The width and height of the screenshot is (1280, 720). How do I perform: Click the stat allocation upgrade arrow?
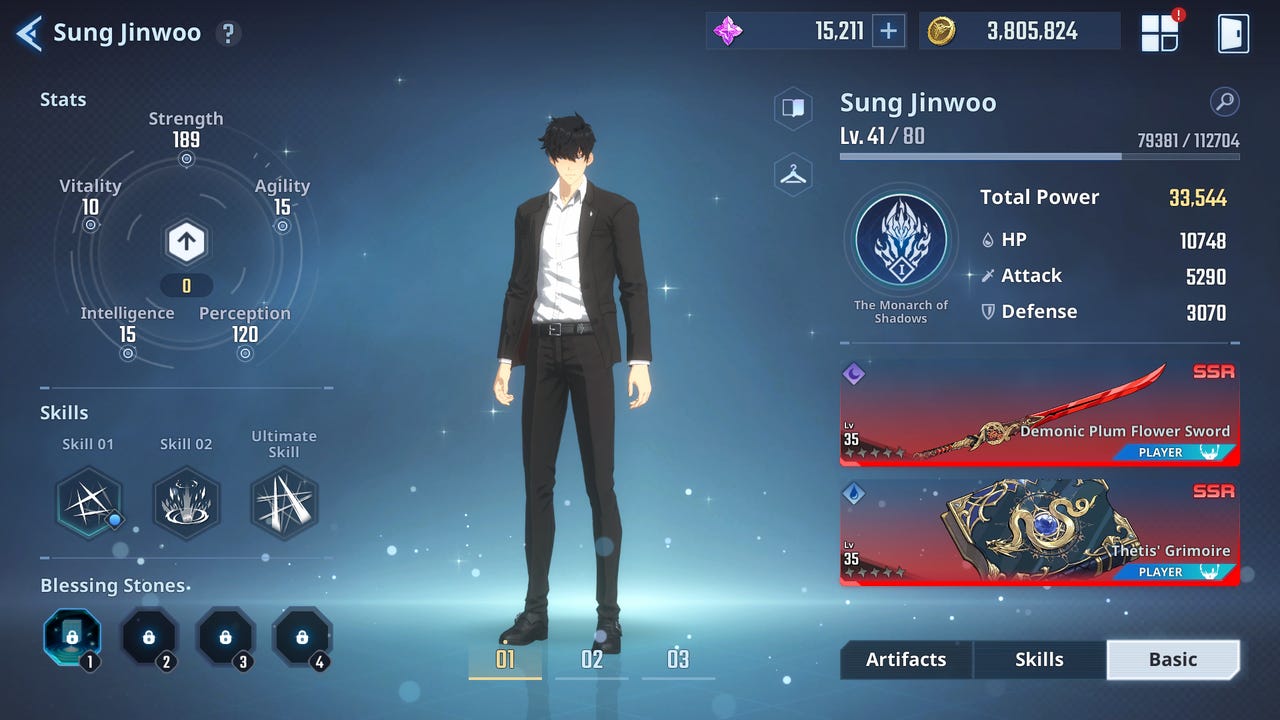click(186, 241)
